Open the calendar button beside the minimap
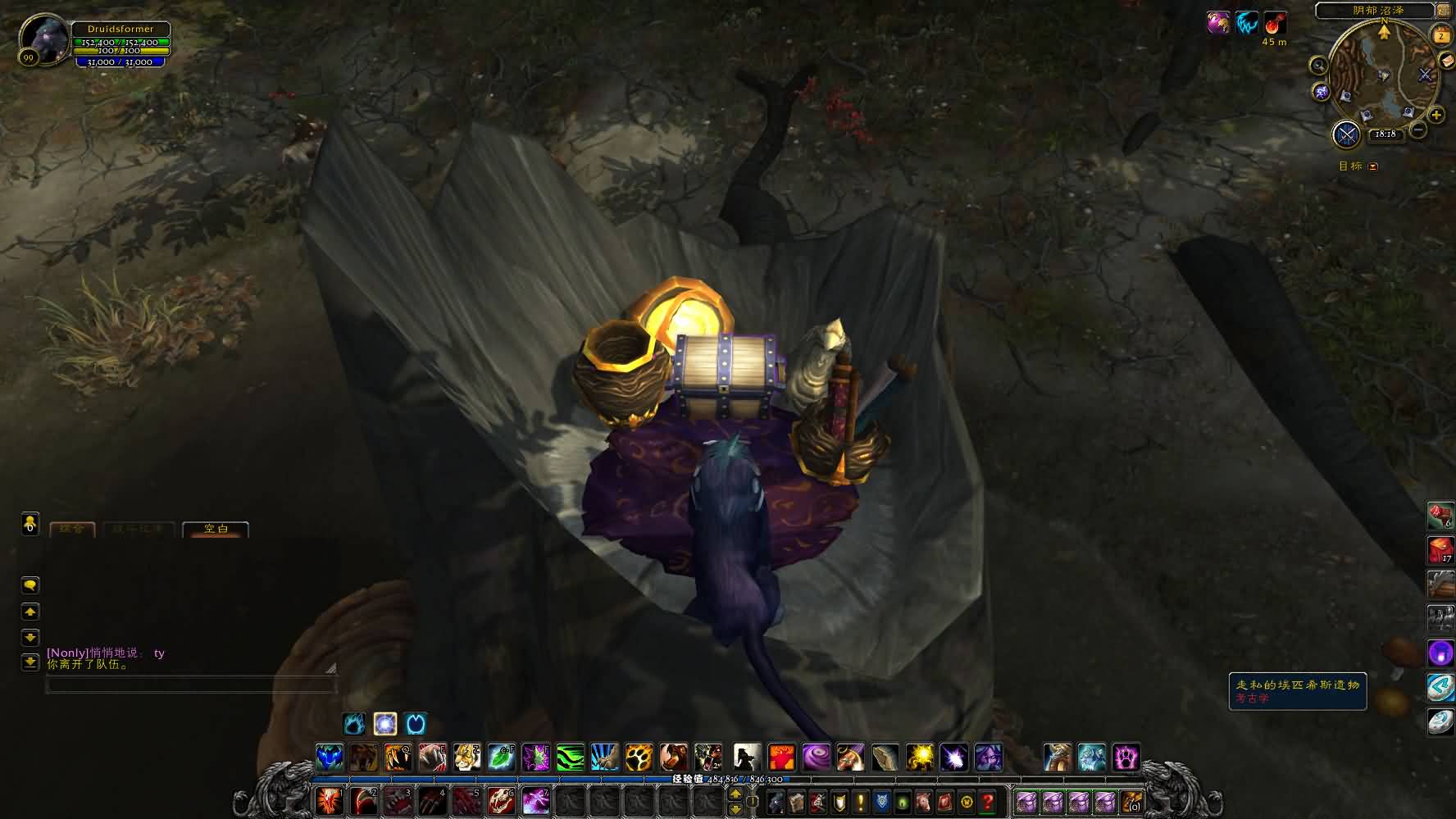 [1440, 35]
